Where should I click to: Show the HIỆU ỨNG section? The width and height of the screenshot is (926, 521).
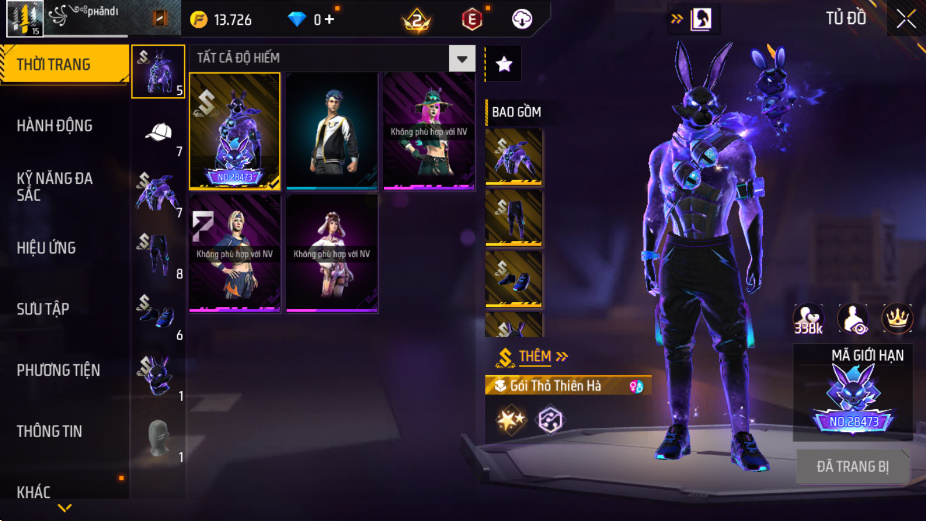[x=64, y=248]
